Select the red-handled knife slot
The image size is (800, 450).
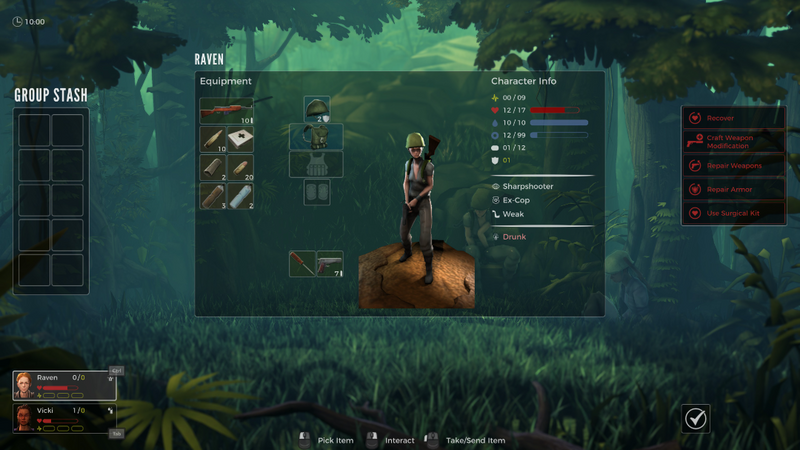pos(303,264)
